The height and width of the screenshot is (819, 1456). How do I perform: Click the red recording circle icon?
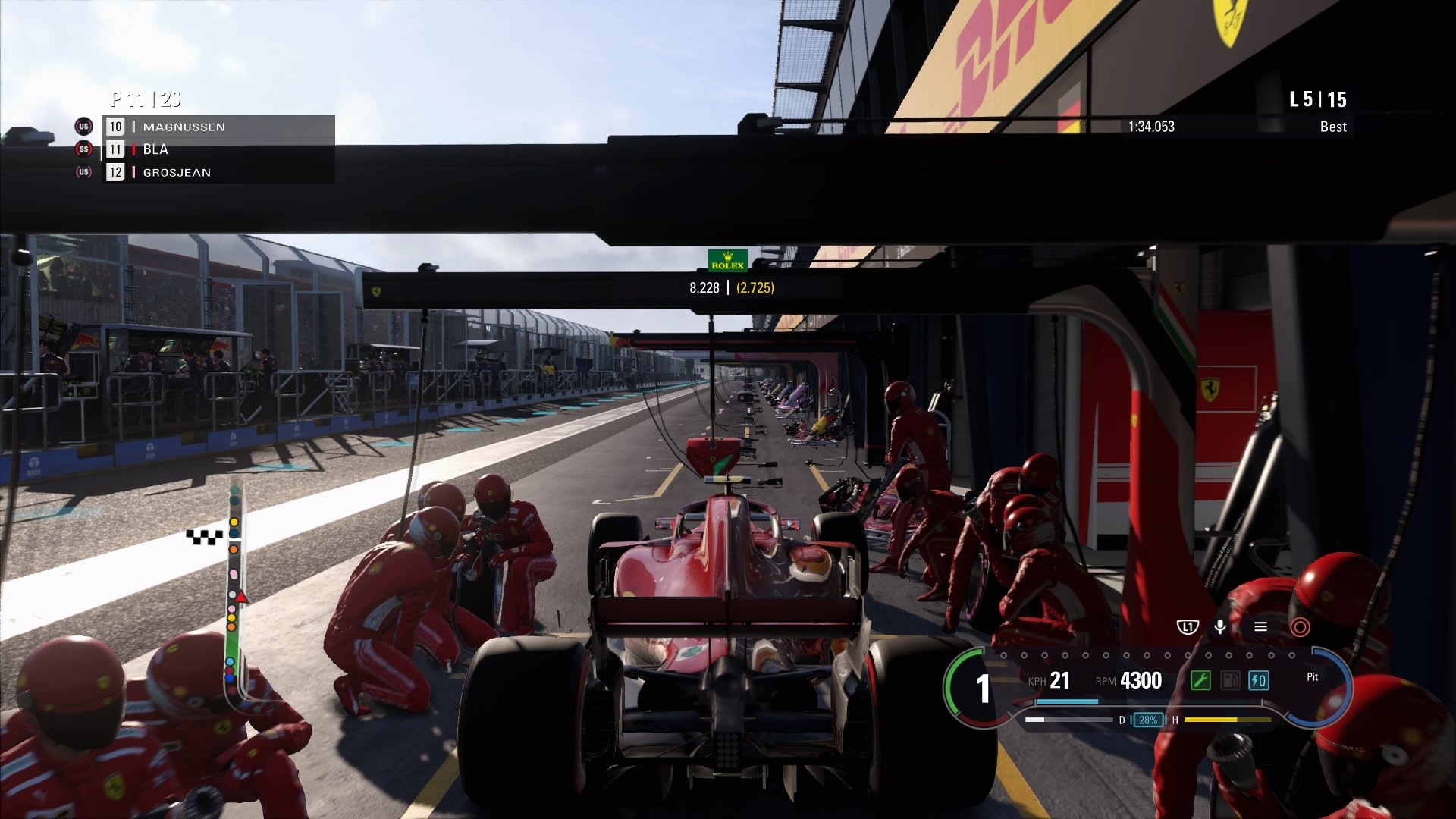pos(1300,626)
